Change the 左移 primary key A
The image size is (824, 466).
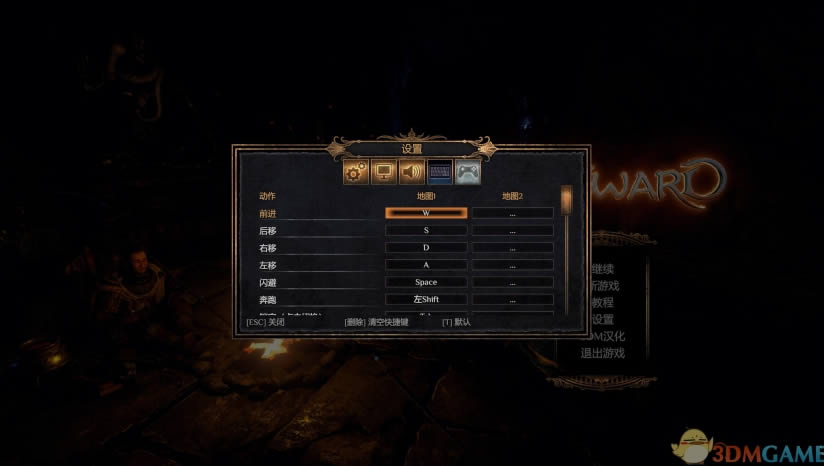click(x=426, y=265)
